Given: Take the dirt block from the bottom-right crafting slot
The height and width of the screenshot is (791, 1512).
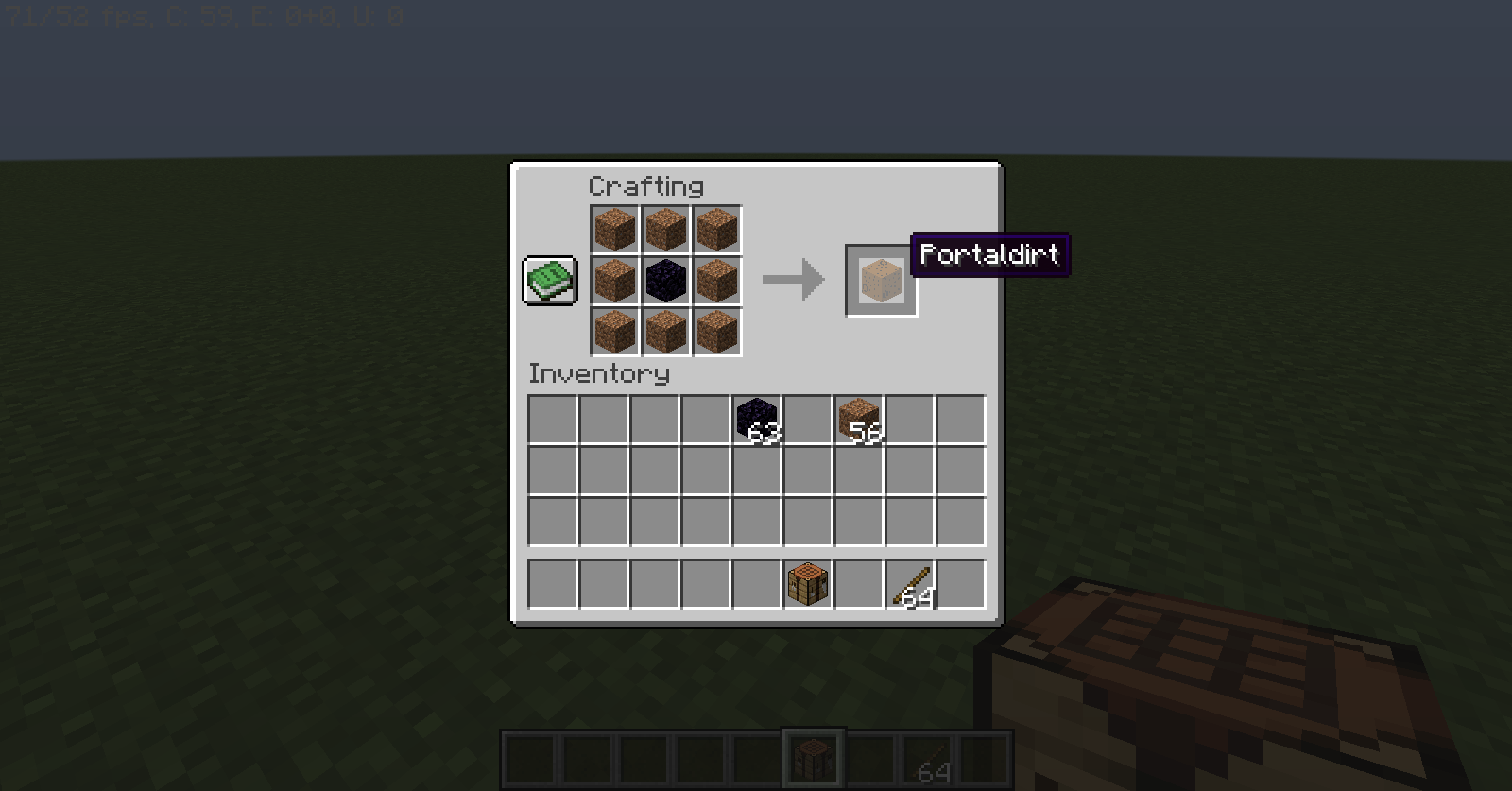Looking at the screenshot, I should coord(716,329).
